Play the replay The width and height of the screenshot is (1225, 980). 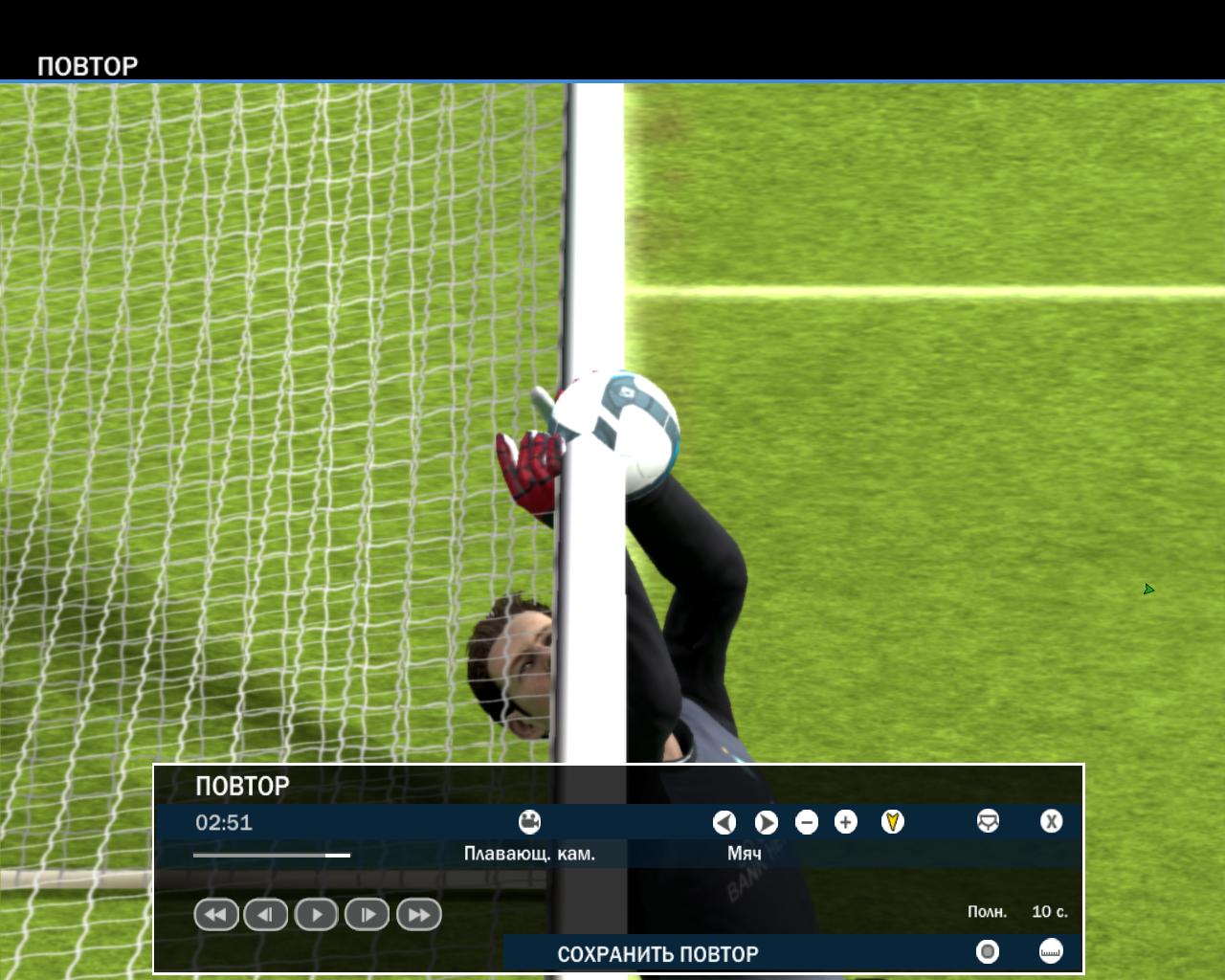click(317, 915)
